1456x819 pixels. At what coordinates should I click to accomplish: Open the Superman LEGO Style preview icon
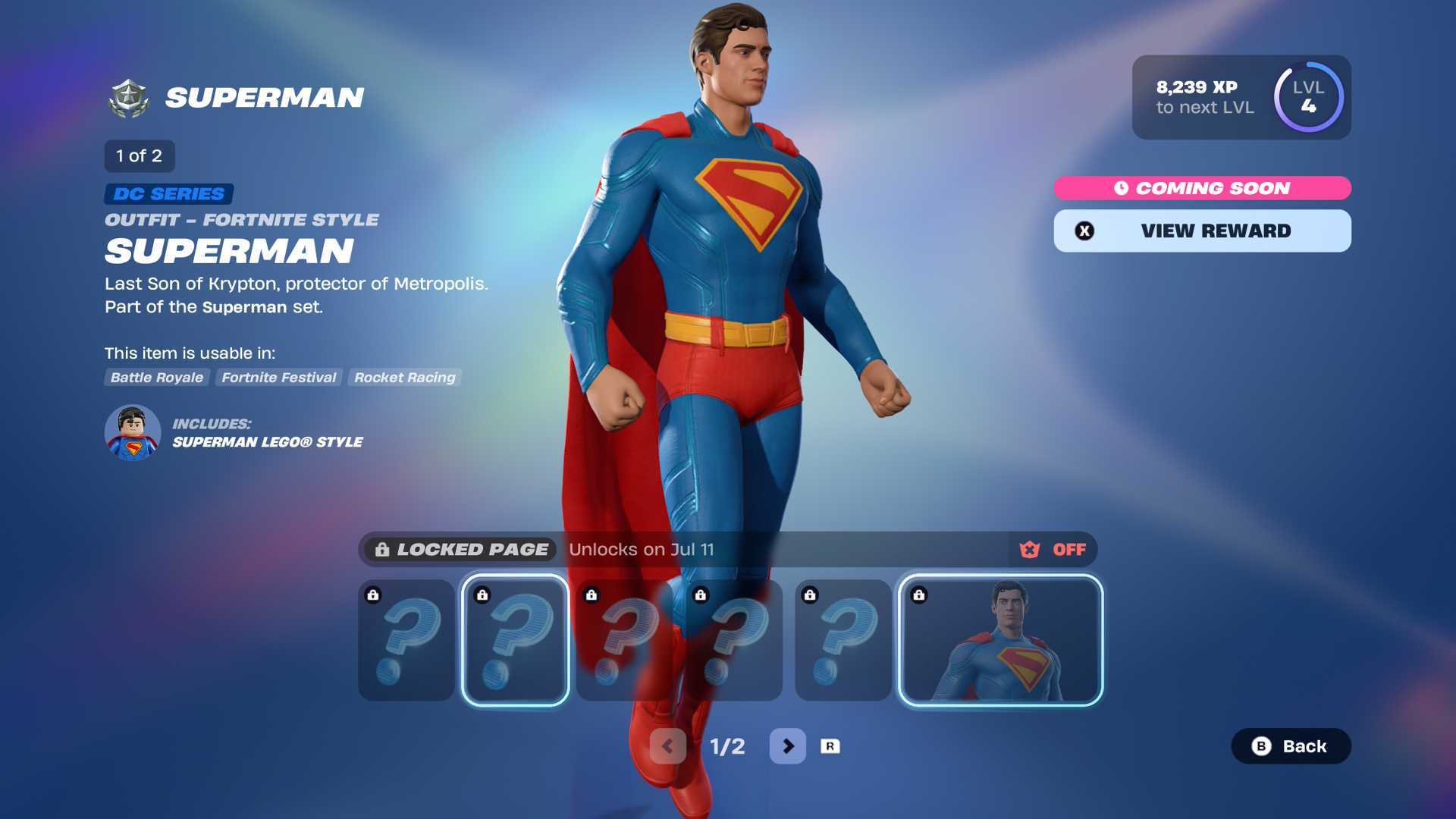(x=133, y=432)
